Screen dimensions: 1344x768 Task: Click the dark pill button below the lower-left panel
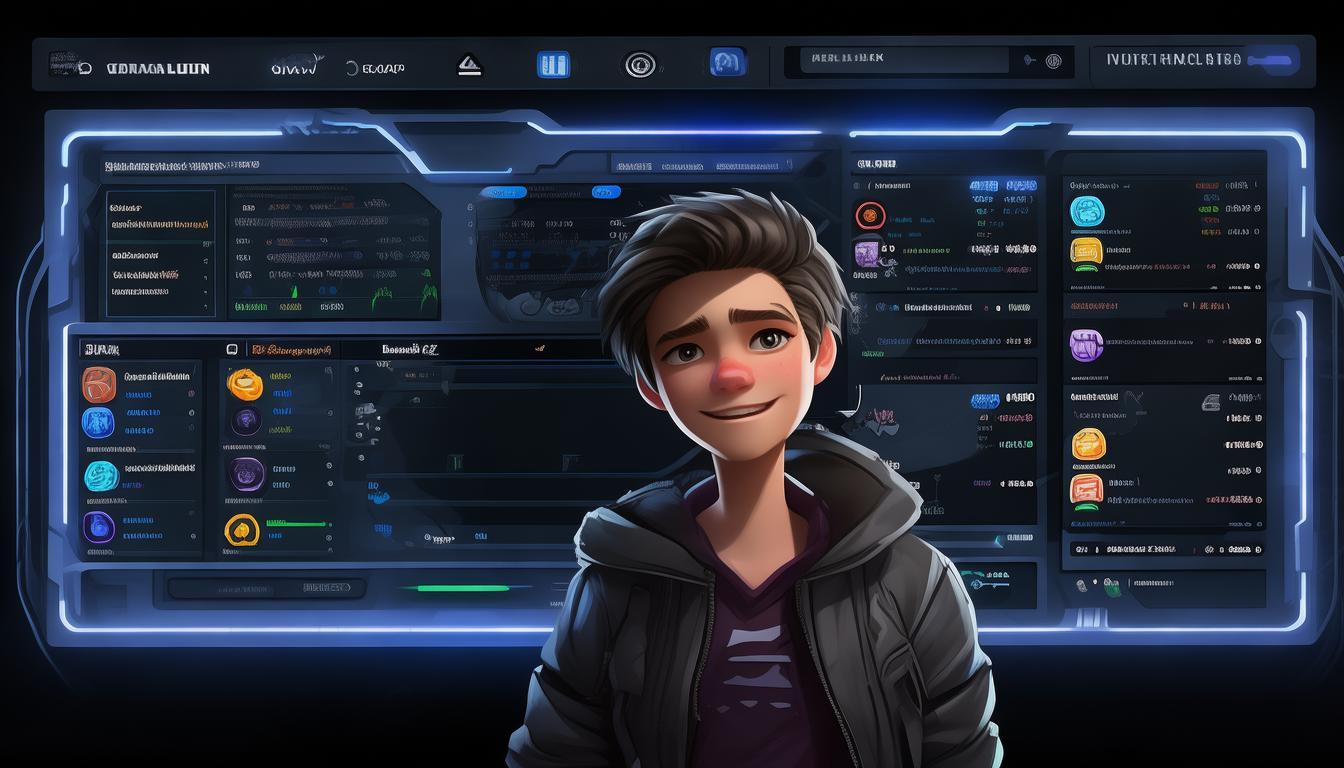pyautogui.click(x=264, y=588)
